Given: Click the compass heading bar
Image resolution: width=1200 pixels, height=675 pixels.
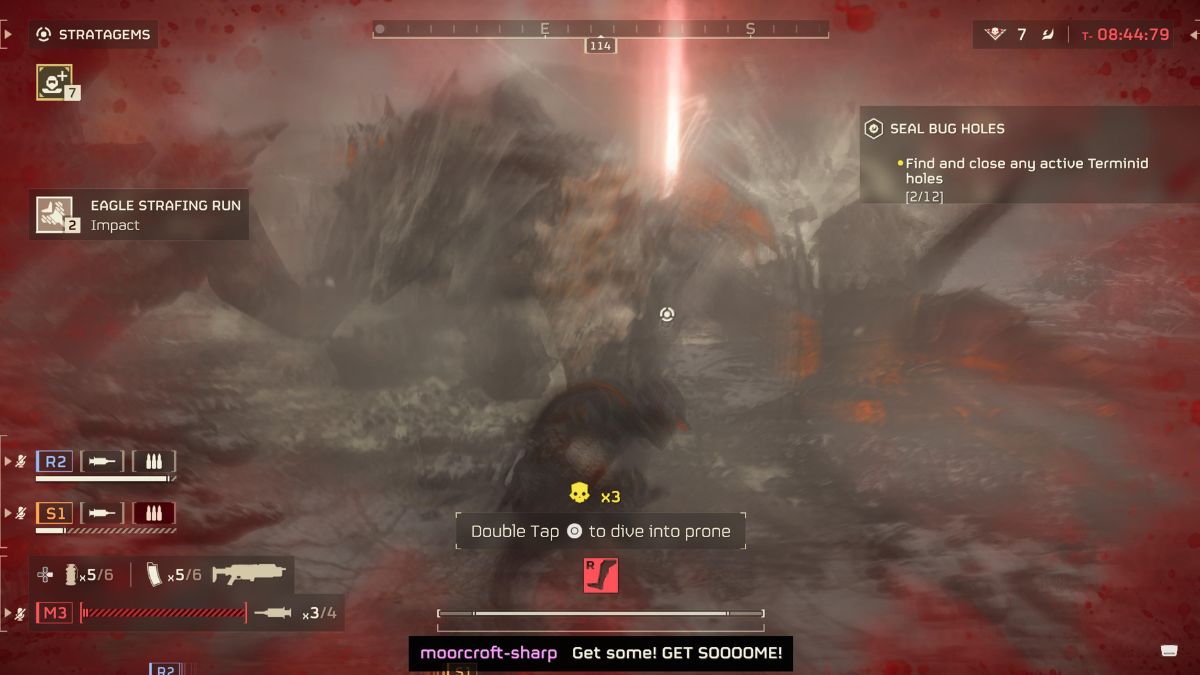Looking at the screenshot, I should [x=600, y=30].
